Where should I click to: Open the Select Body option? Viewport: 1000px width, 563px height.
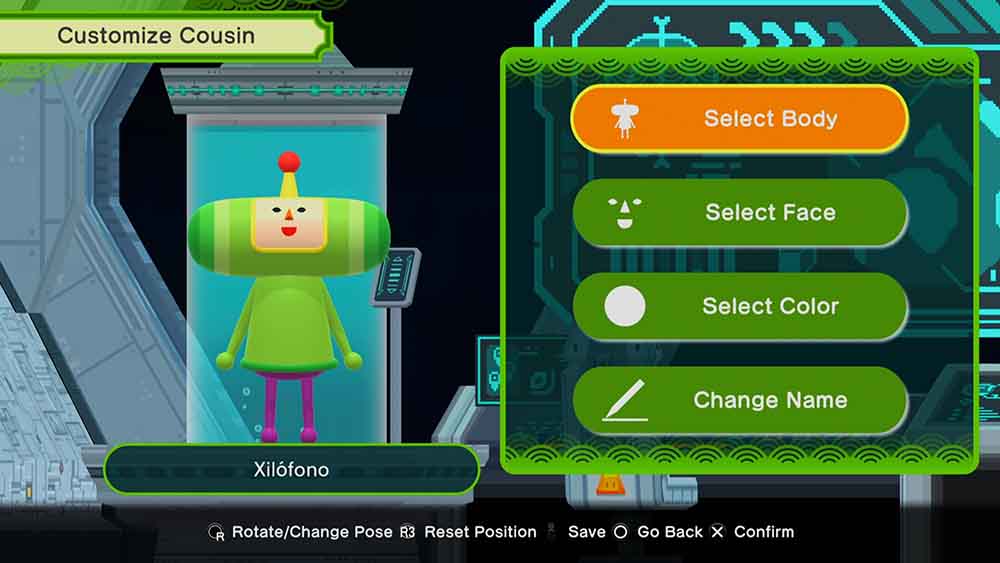739,119
